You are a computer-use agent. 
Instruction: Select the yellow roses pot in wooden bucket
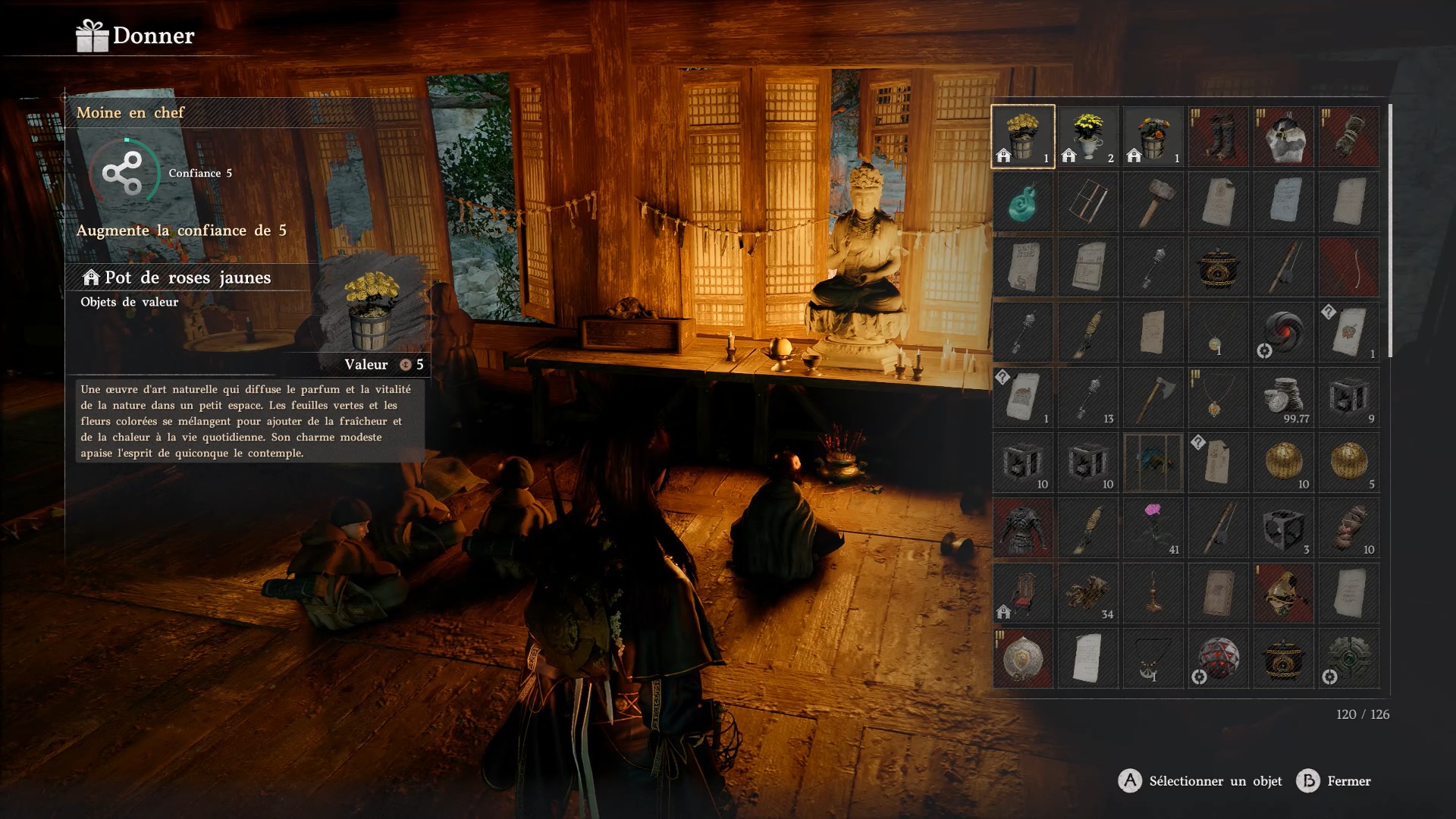1023,136
